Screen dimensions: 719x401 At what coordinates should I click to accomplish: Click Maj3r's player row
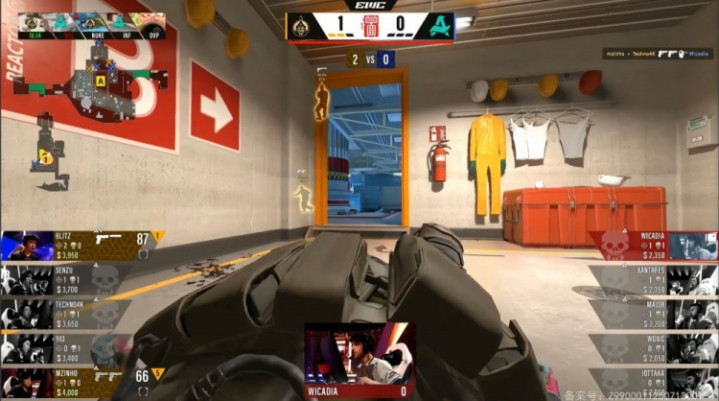653,313
